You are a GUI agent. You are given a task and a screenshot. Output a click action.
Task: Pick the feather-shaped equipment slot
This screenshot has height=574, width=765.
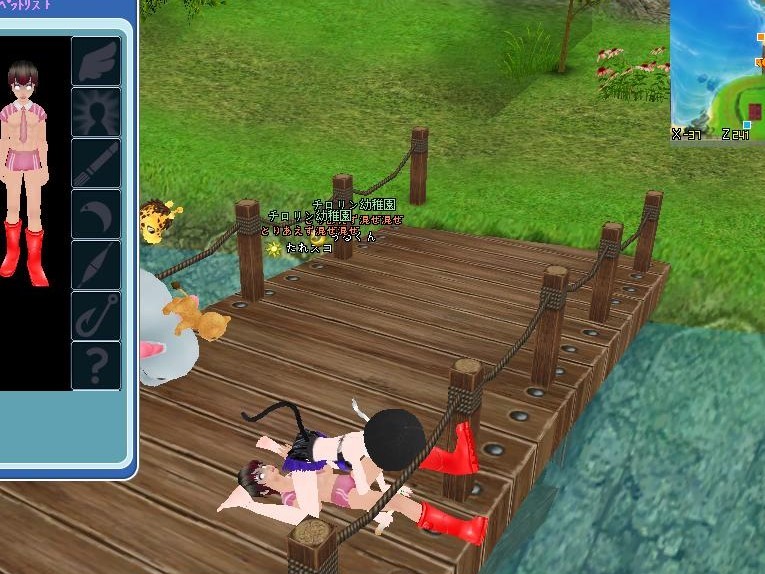[96, 265]
